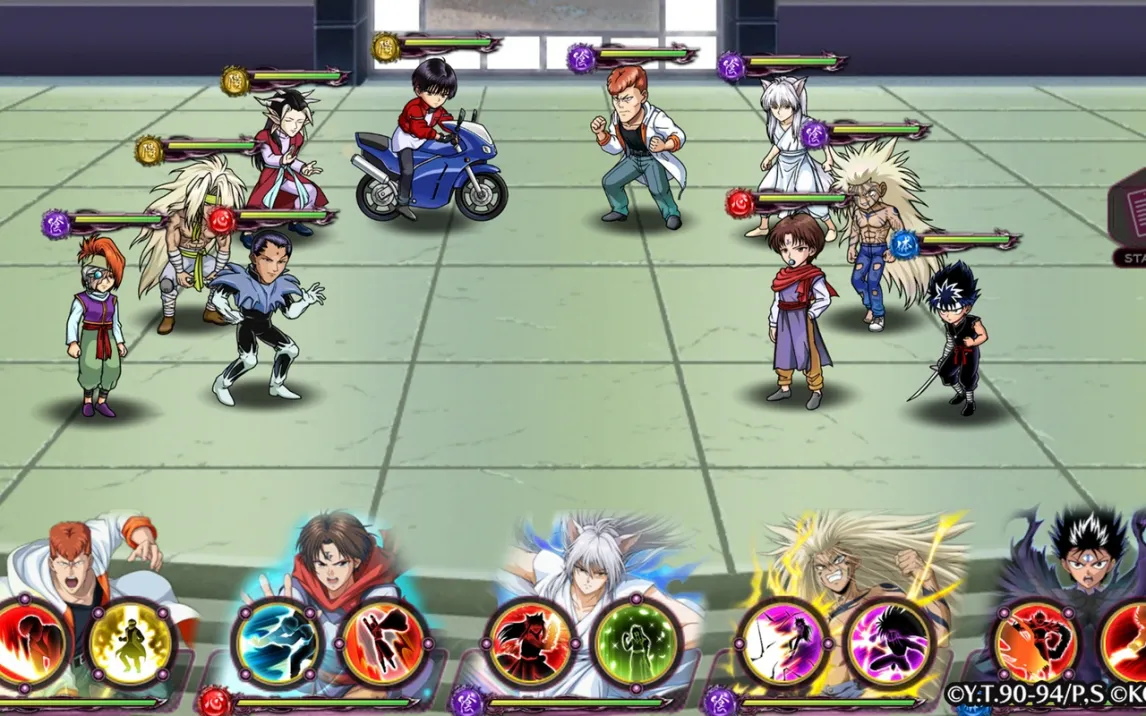
Task: Use Yoko Kurama's red silhouette skill
Action: click(x=529, y=642)
